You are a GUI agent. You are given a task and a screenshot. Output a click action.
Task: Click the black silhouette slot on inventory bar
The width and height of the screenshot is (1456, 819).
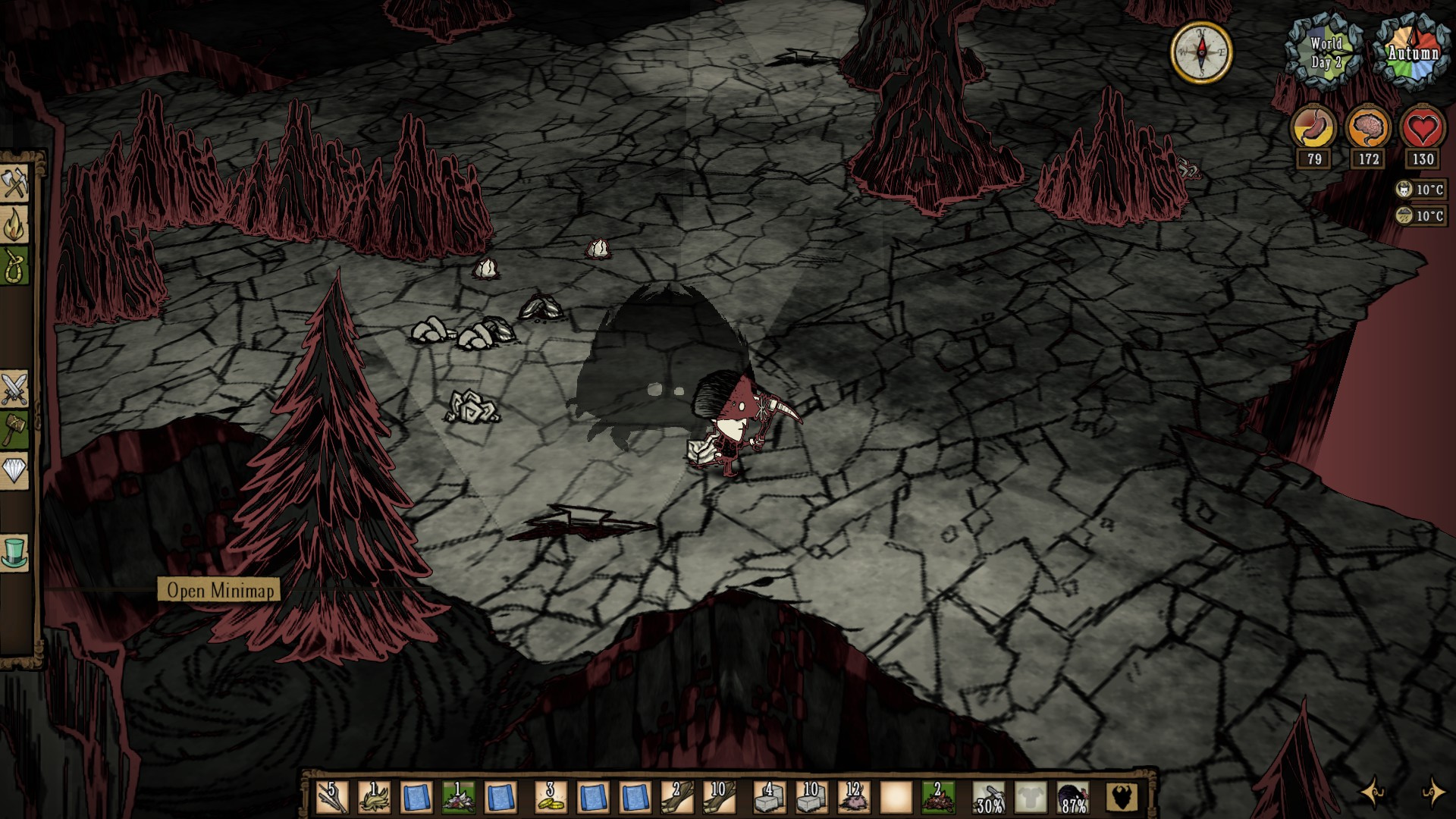pyautogui.click(x=1122, y=798)
